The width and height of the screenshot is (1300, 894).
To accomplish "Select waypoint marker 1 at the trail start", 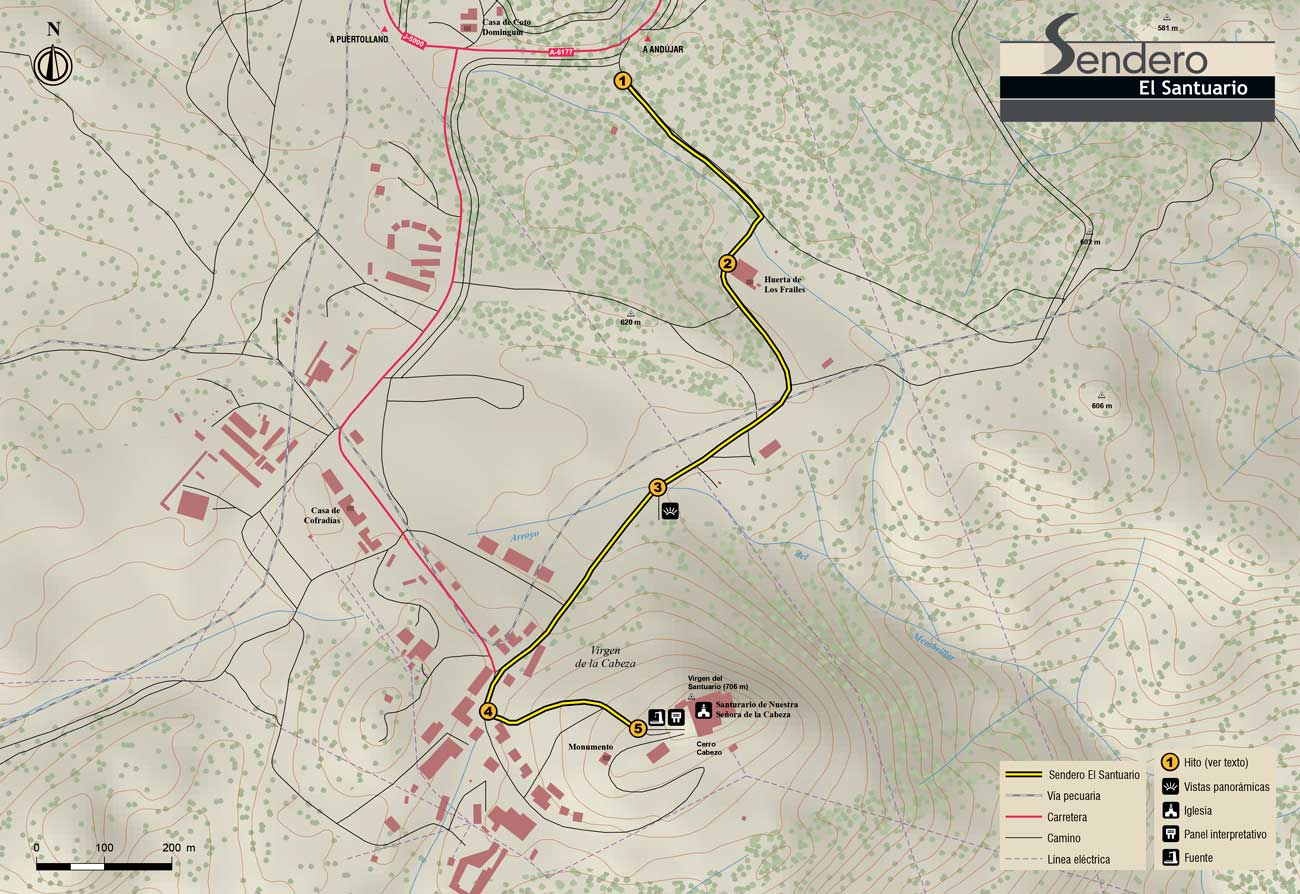I will point(622,81).
